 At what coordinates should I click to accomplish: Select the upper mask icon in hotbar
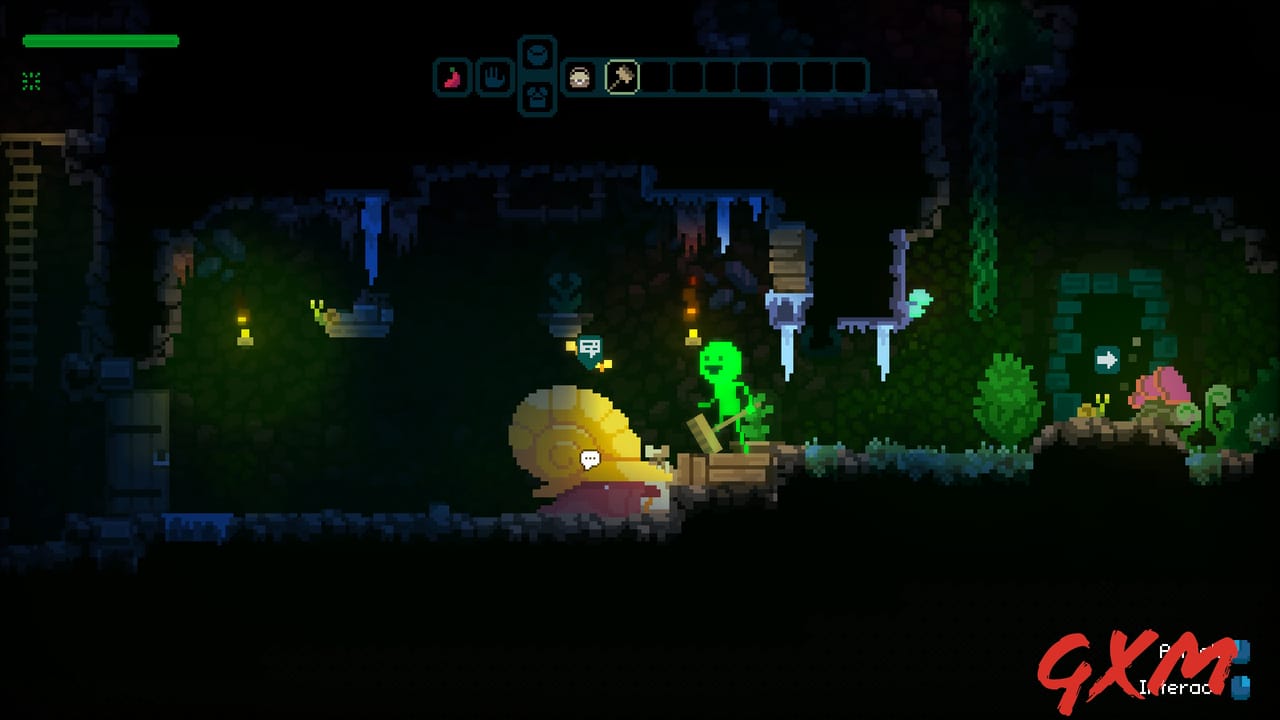tap(537, 55)
